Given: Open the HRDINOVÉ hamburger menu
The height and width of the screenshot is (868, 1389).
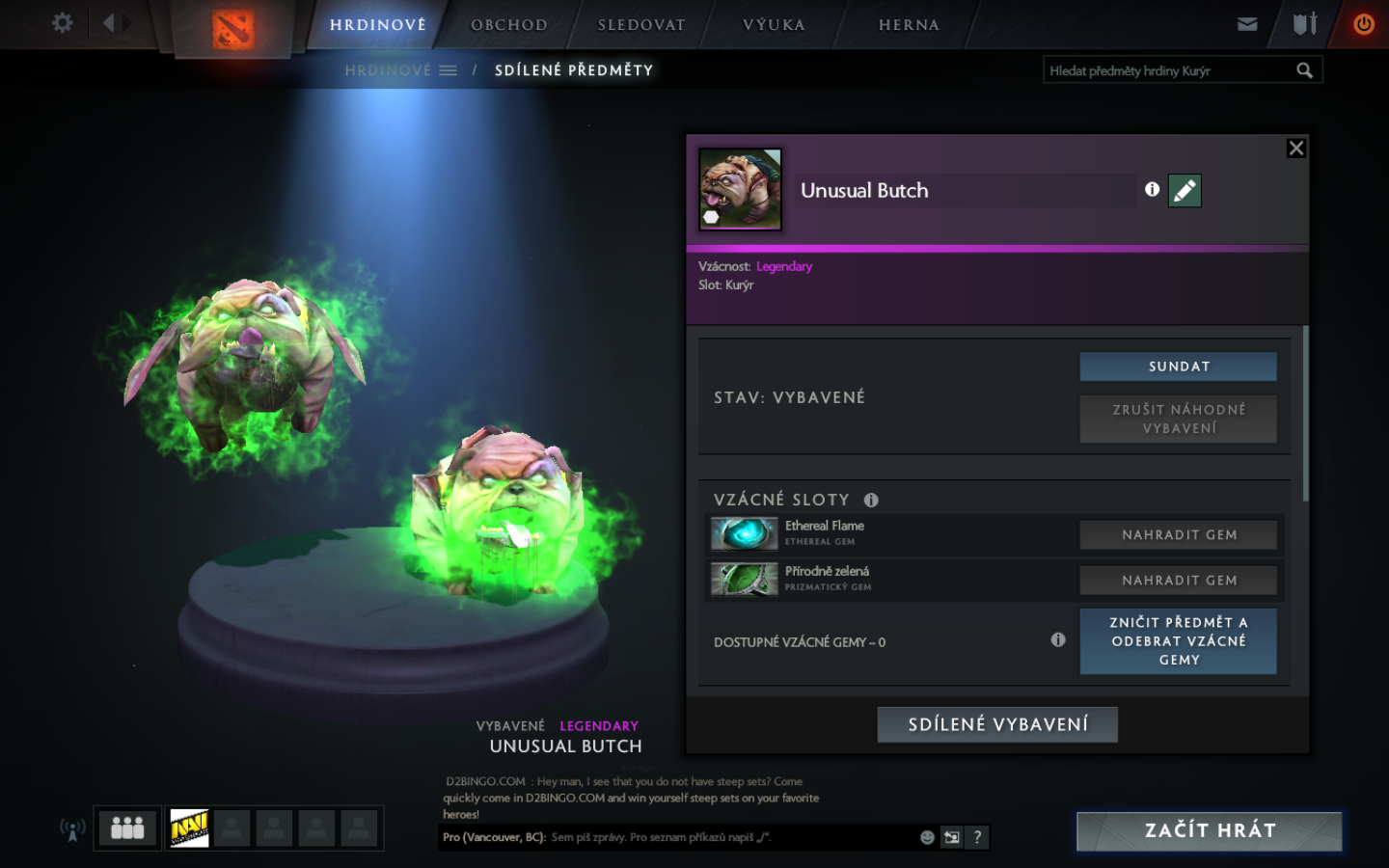Looking at the screenshot, I should point(447,69).
